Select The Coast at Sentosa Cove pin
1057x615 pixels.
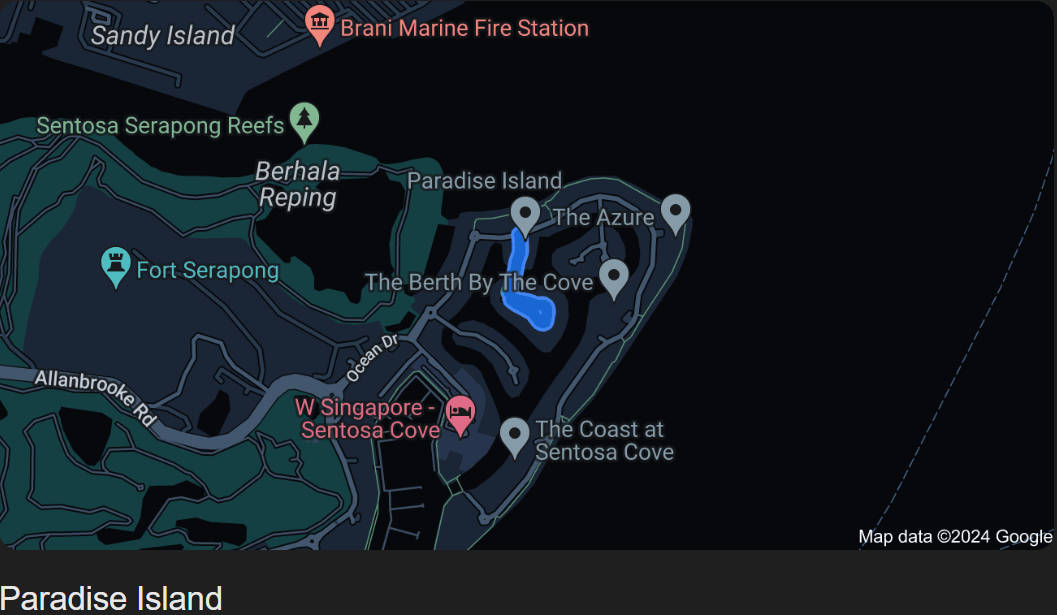coord(514,436)
